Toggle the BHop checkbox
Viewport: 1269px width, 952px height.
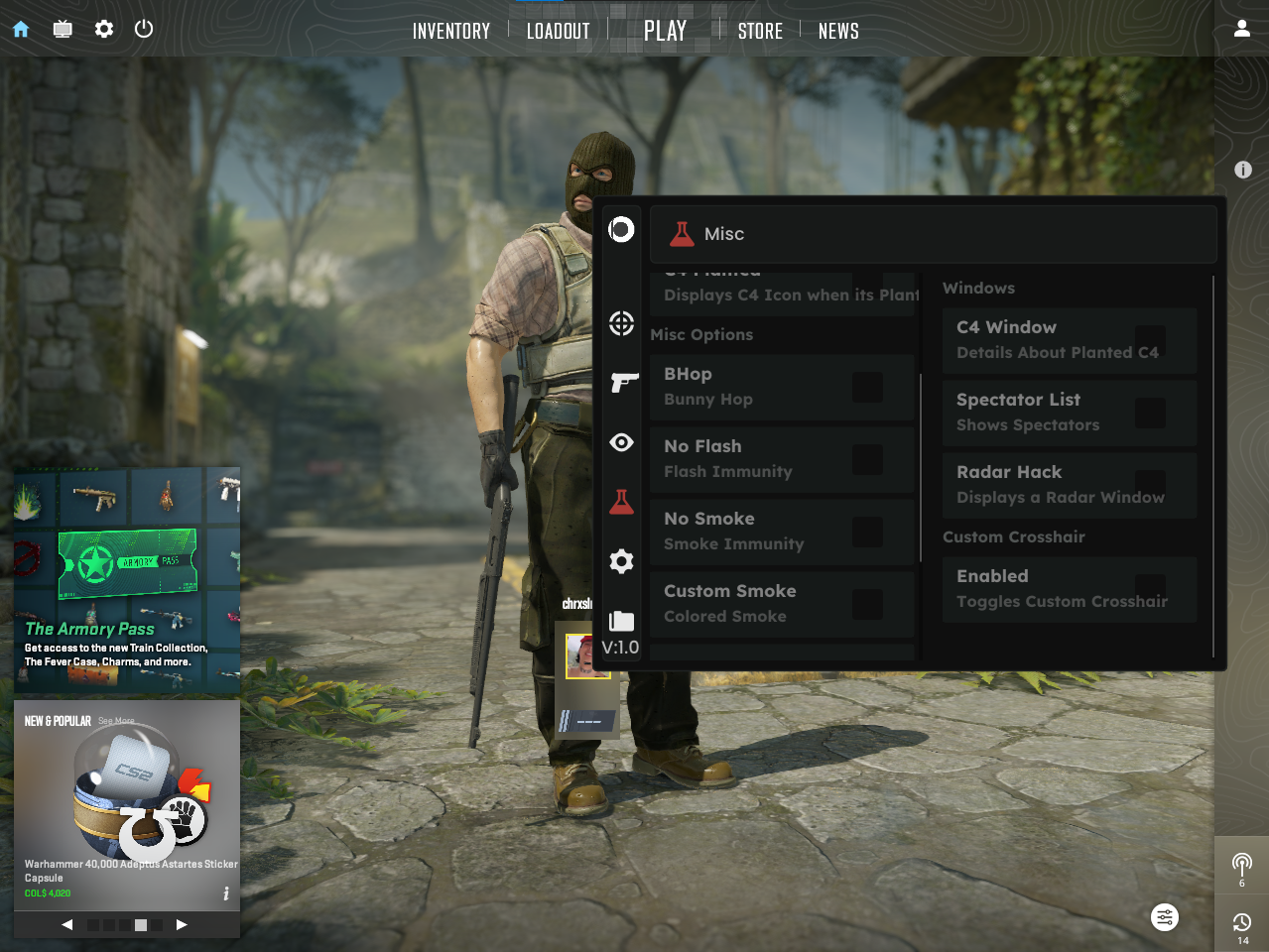867,387
